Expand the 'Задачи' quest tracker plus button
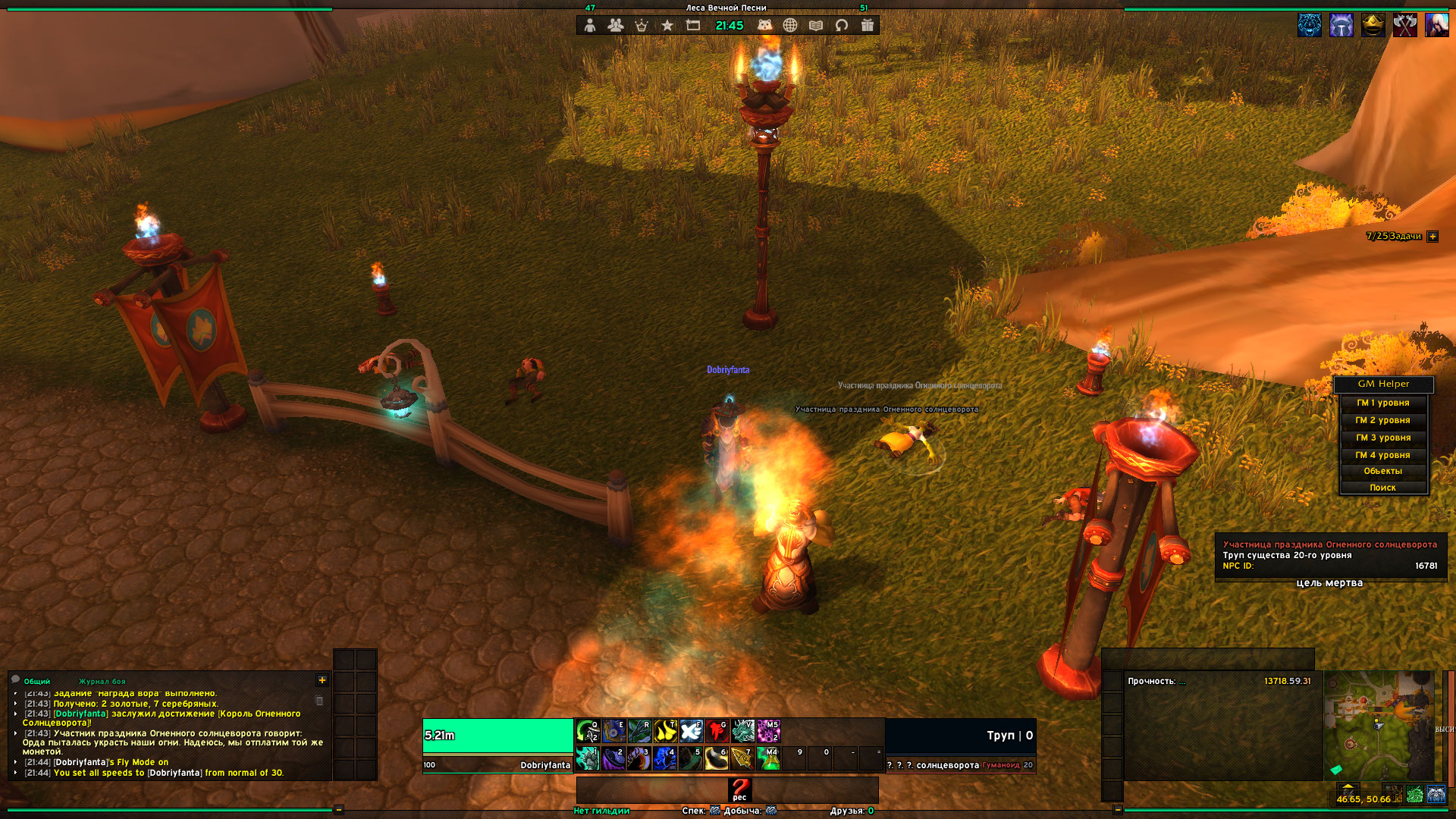 [1432, 237]
